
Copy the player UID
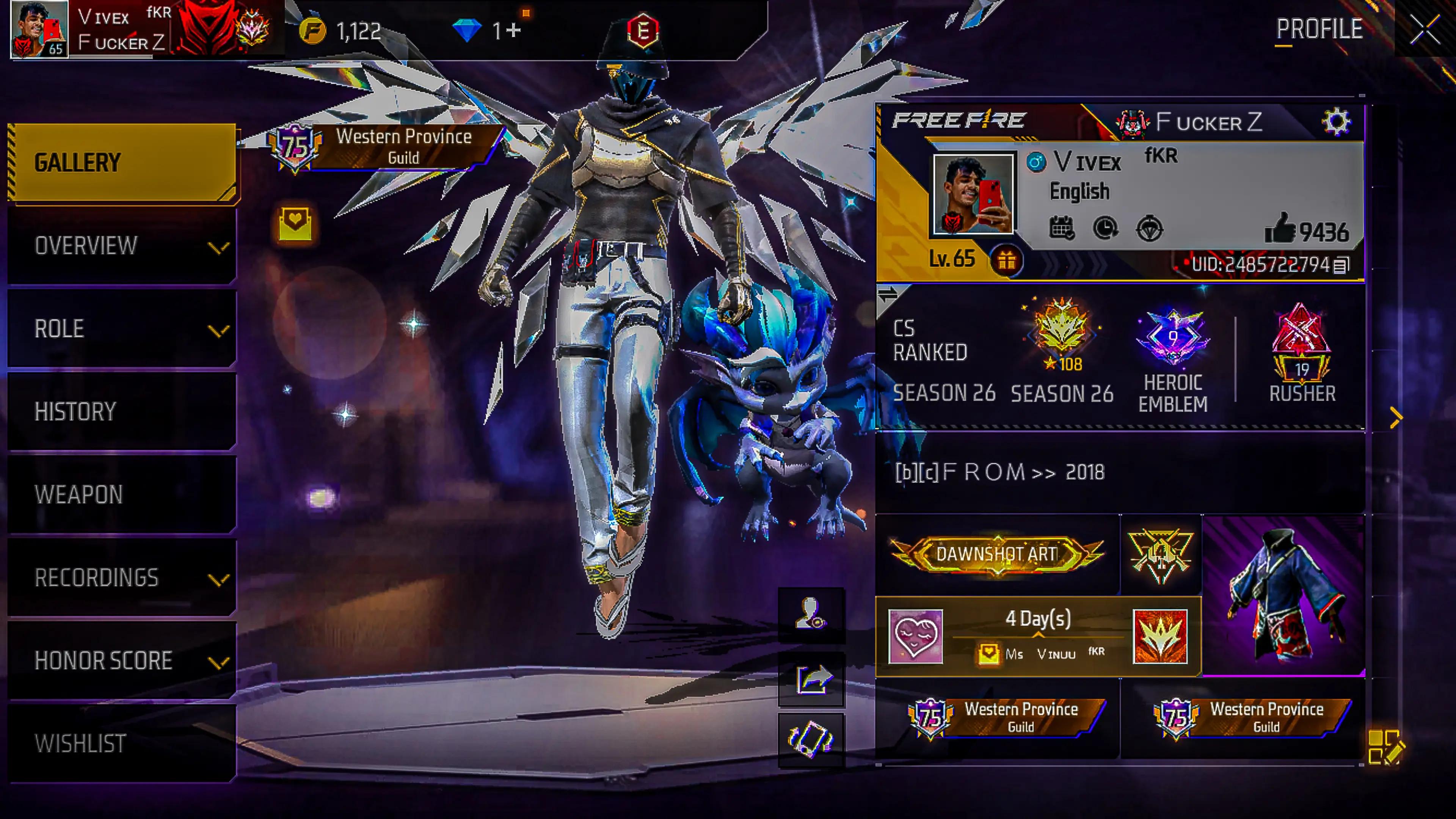pyautogui.click(x=1341, y=265)
